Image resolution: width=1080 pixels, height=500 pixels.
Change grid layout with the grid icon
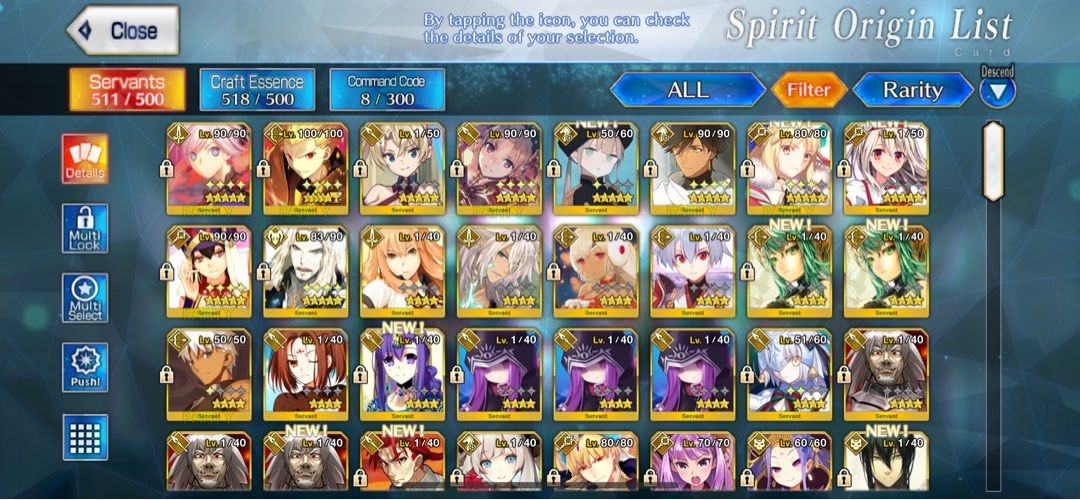[x=85, y=437]
